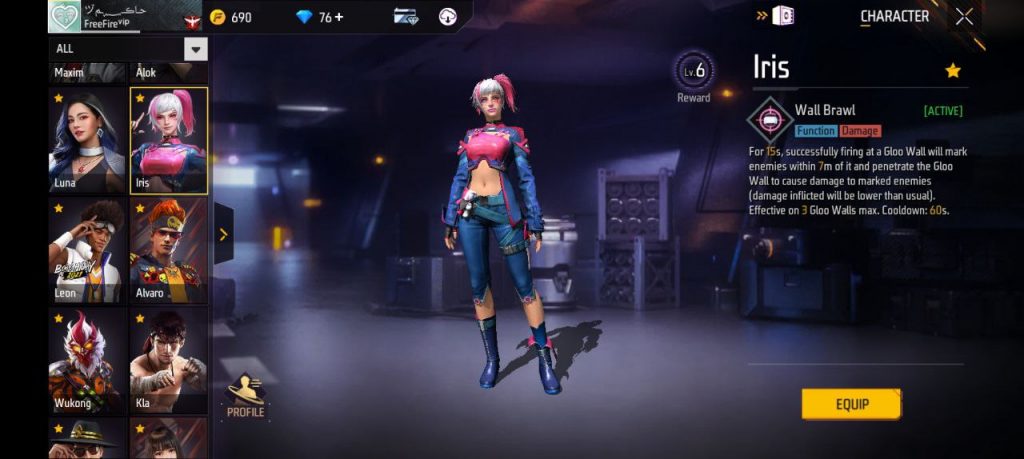Close the Character screen
1024x459 pixels.
(964, 16)
